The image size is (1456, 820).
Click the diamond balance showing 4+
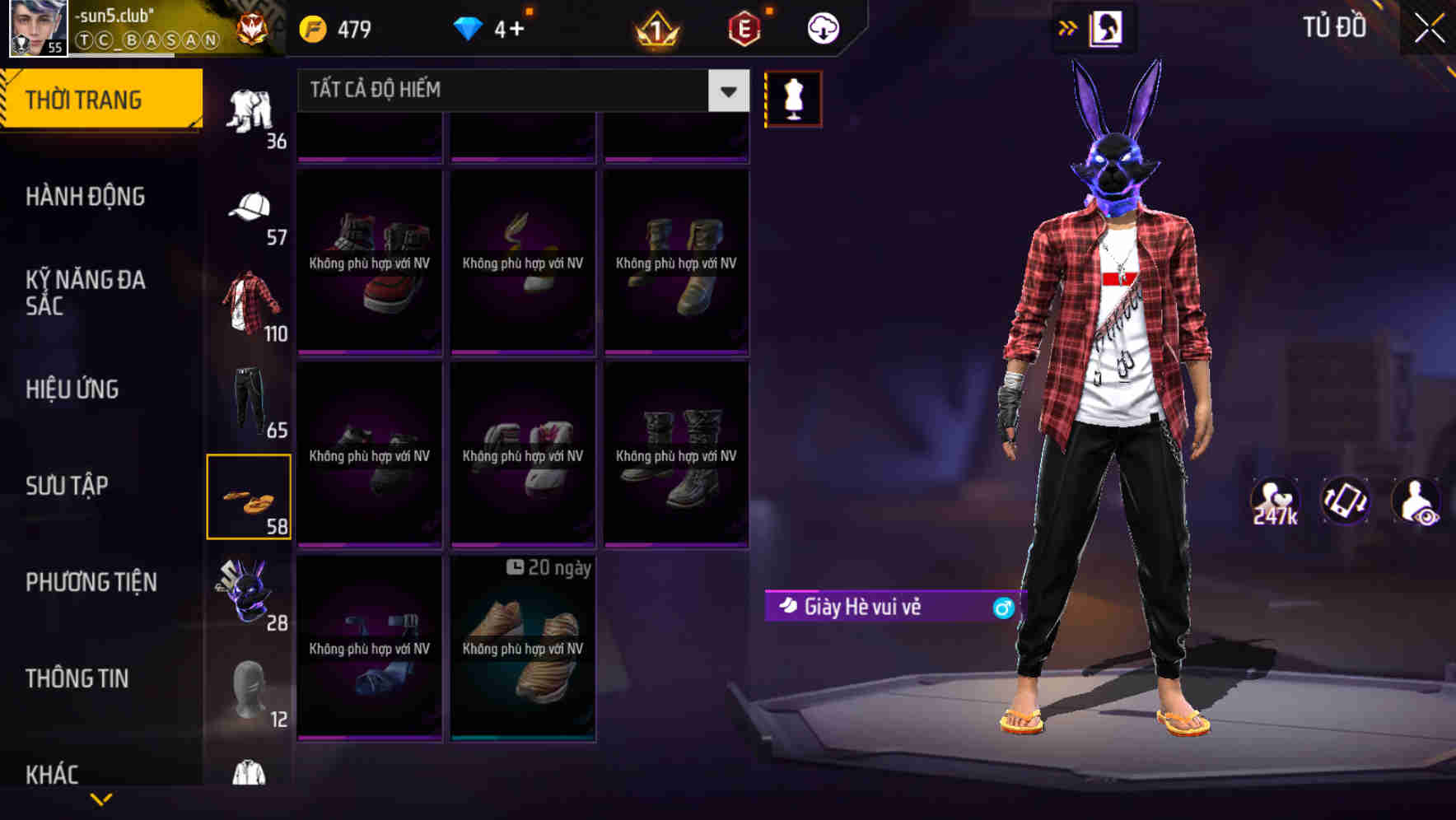pyautogui.click(x=494, y=27)
